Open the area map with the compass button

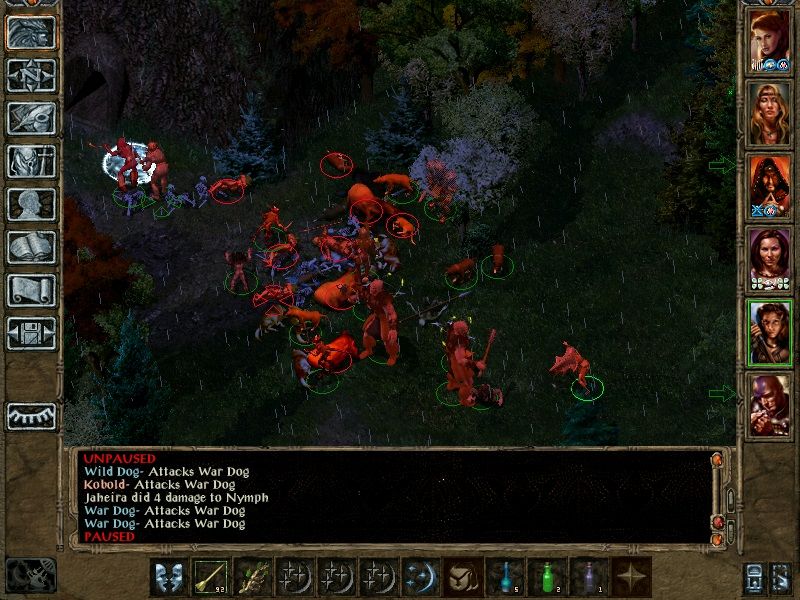click(31, 76)
